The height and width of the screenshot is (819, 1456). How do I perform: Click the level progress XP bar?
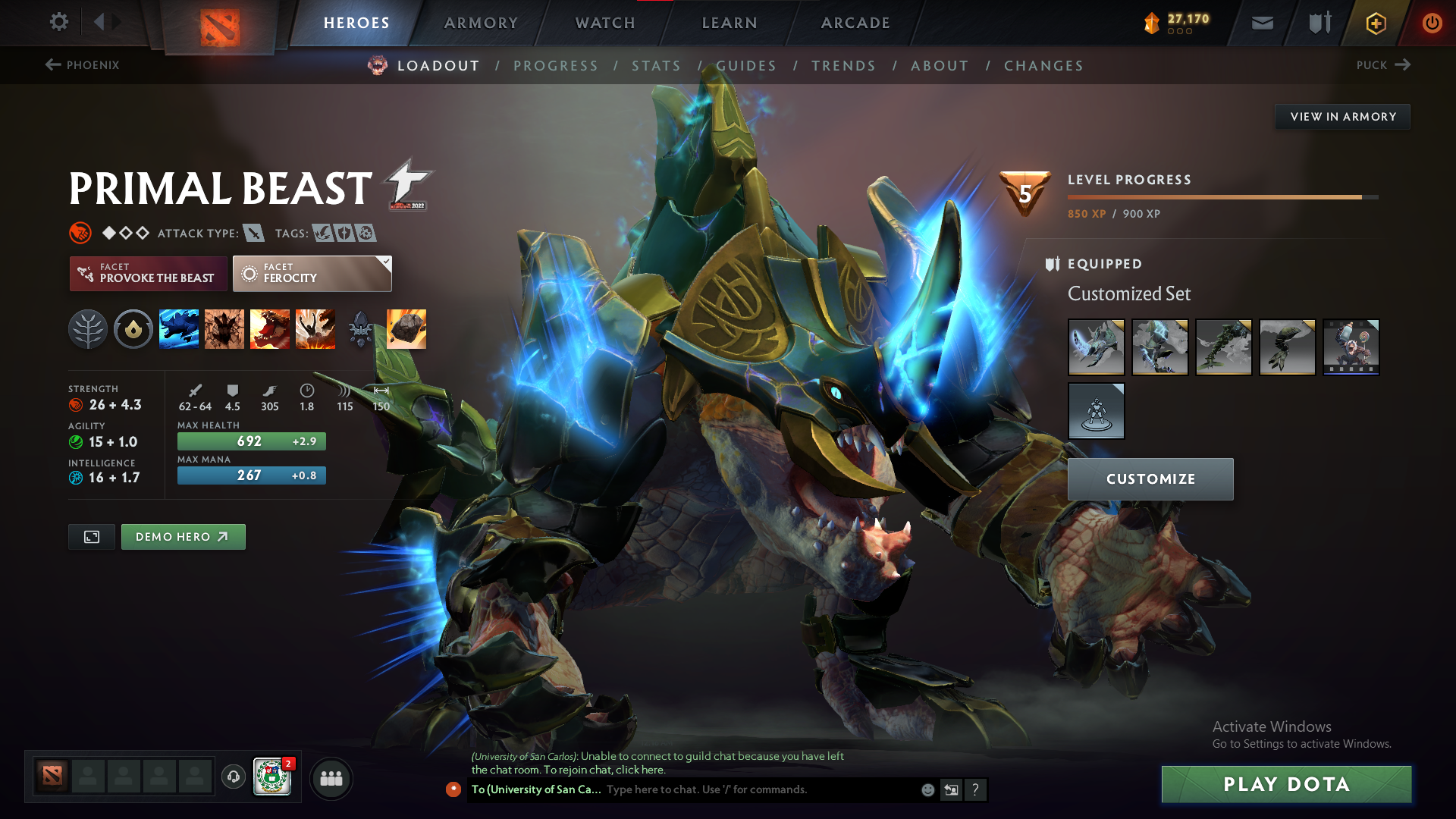pyautogui.click(x=1221, y=196)
